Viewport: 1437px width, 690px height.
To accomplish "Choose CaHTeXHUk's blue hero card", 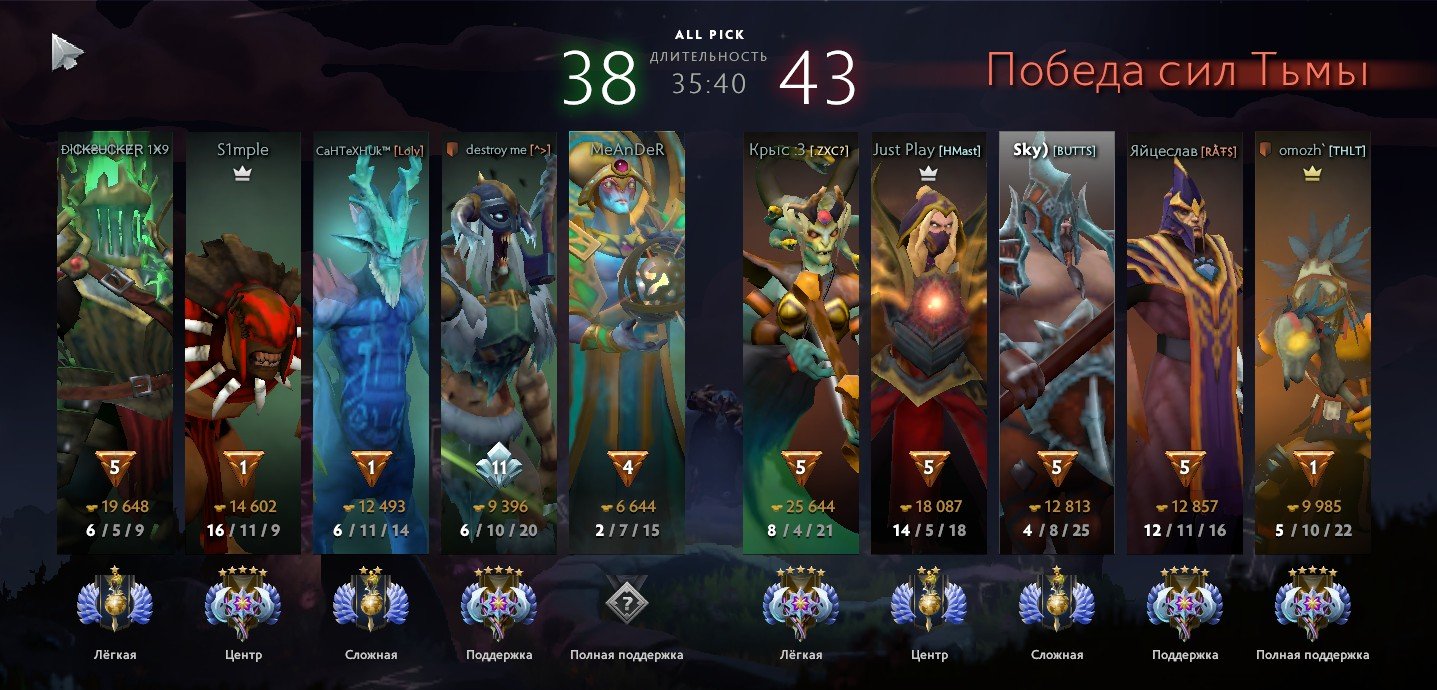I will pyautogui.click(x=371, y=340).
